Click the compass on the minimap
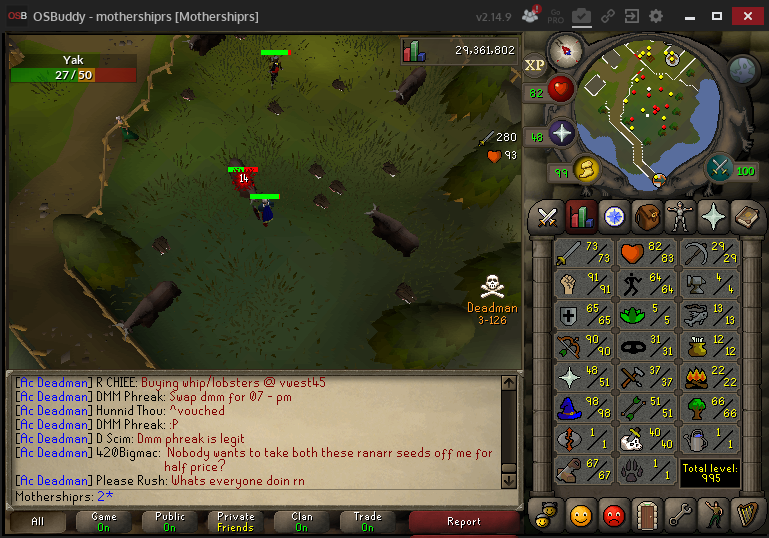 568,48
